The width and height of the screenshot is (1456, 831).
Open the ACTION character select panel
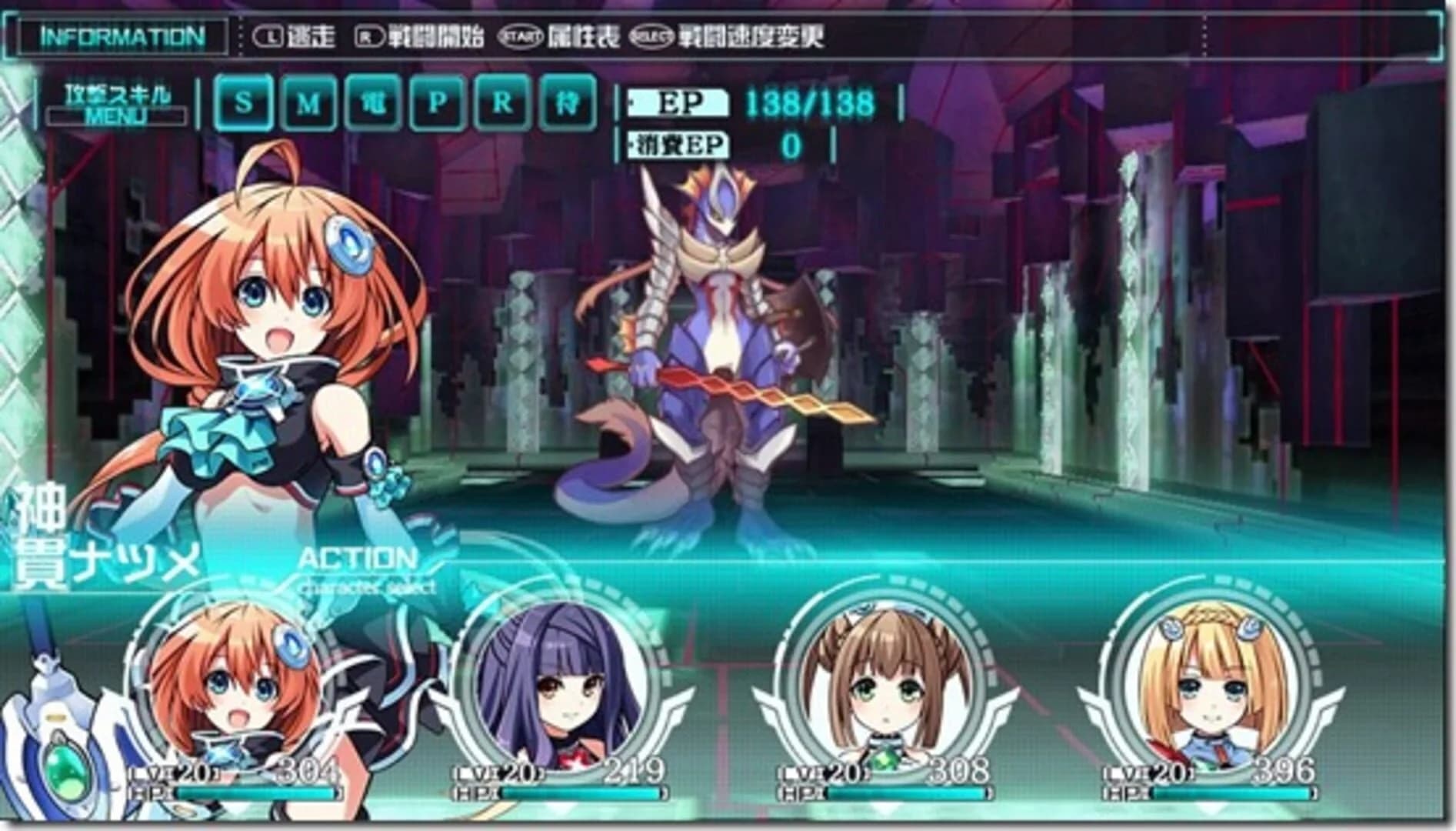pos(362,566)
